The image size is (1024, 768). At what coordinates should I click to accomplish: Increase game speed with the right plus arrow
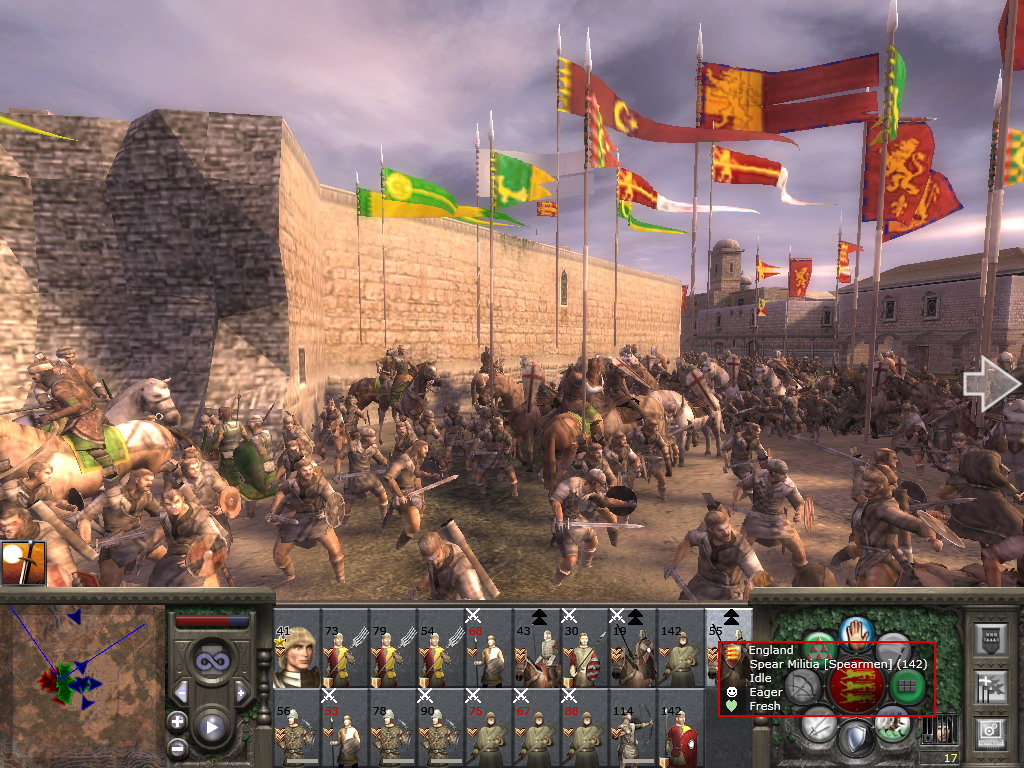tap(241, 691)
